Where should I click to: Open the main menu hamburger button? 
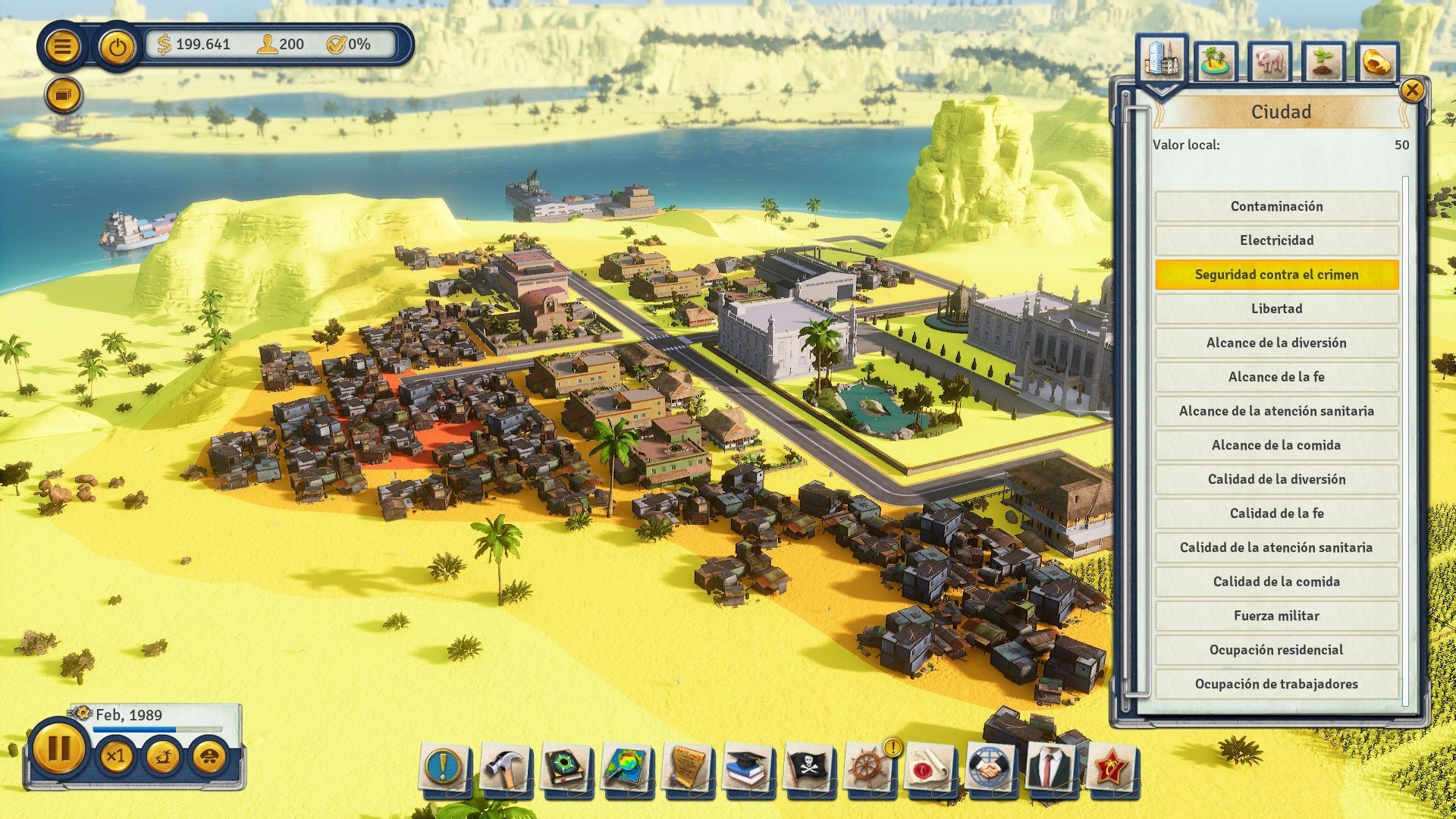[x=64, y=46]
